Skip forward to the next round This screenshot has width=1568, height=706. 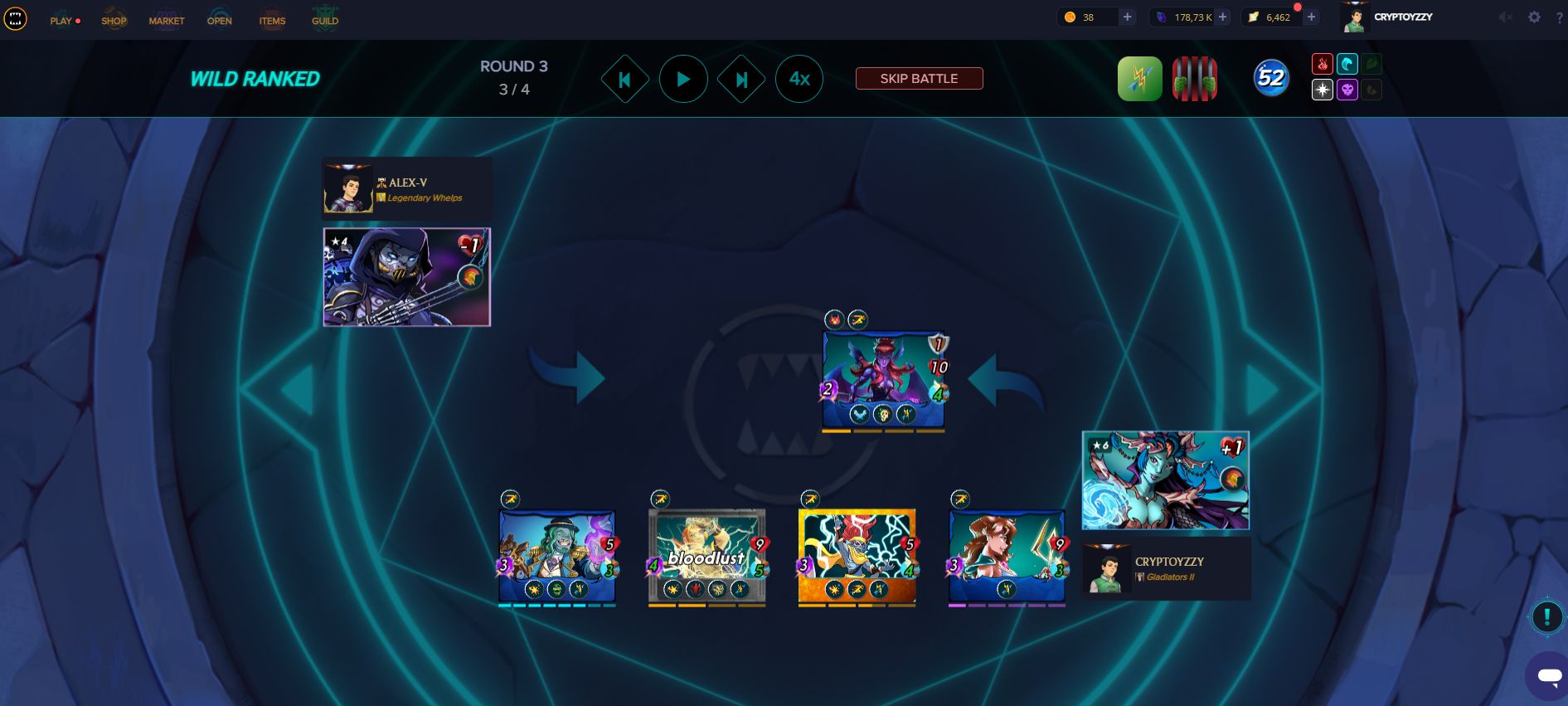coord(741,79)
